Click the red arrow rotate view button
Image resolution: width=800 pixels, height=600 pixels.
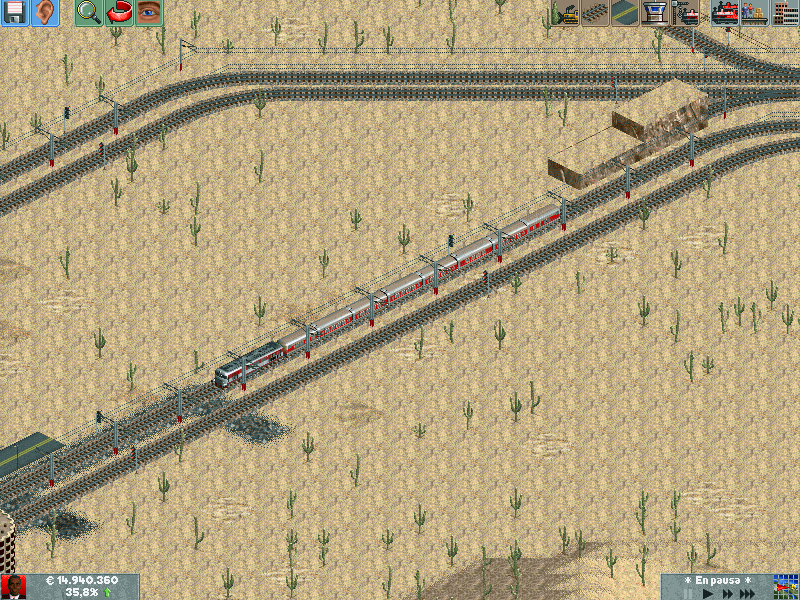(119, 13)
